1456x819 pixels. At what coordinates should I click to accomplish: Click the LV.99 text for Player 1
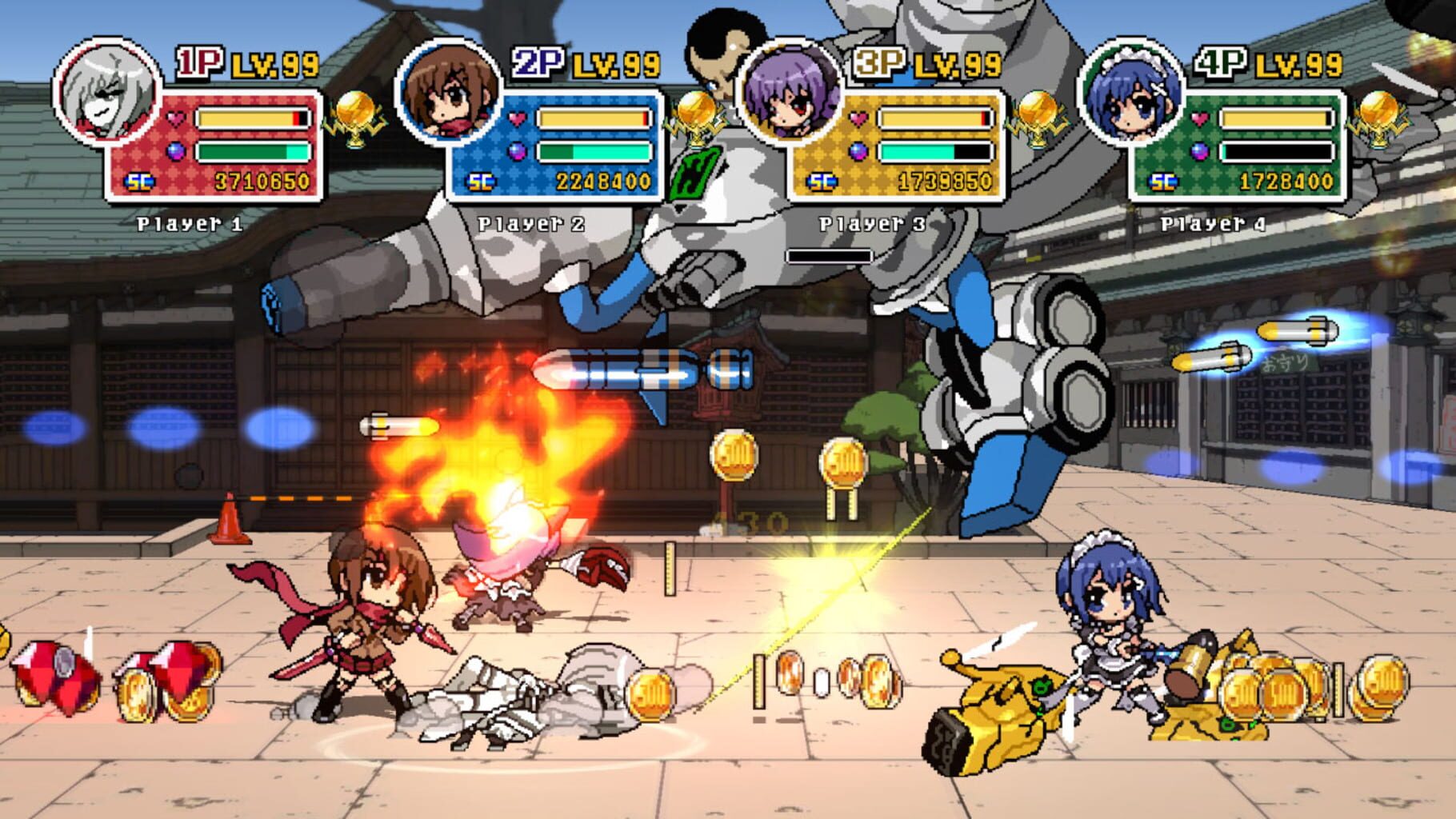tap(274, 62)
